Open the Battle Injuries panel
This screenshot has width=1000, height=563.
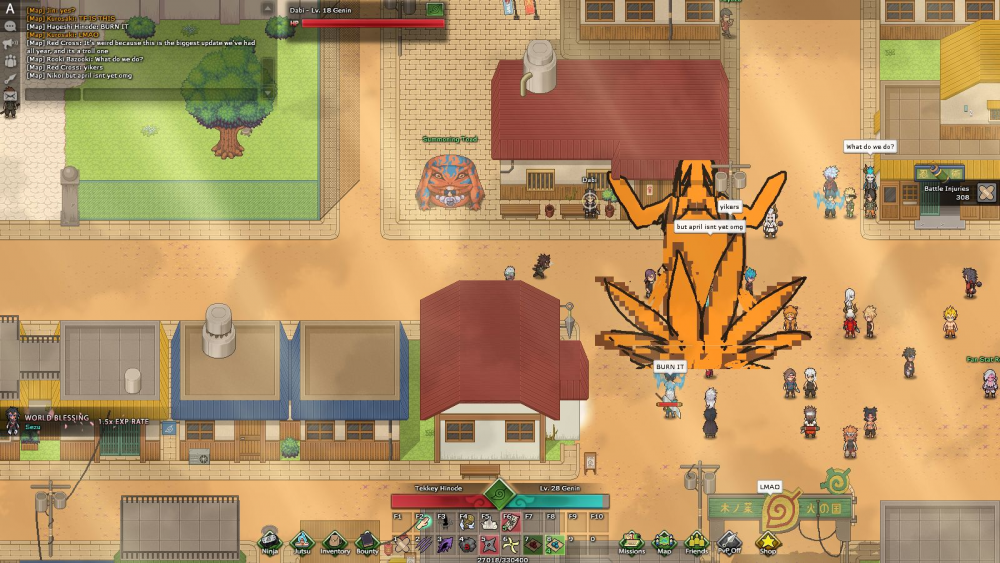click(x=986, y=191)
